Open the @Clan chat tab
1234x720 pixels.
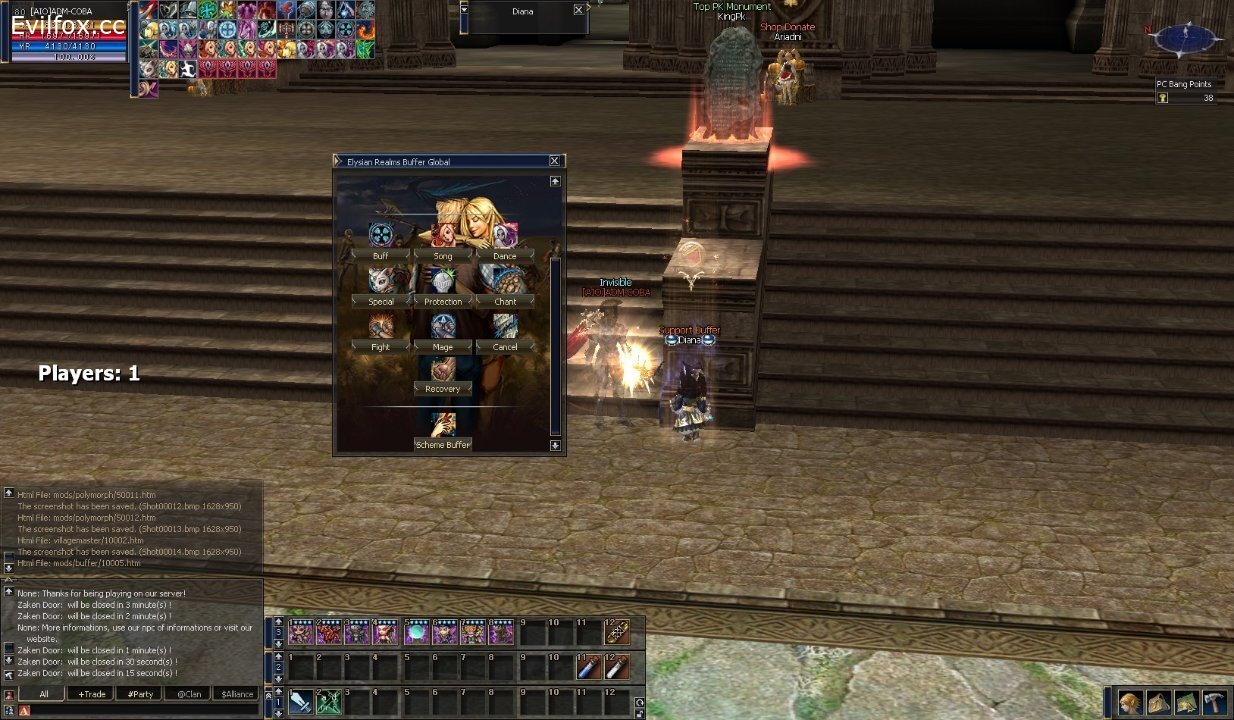189,694
